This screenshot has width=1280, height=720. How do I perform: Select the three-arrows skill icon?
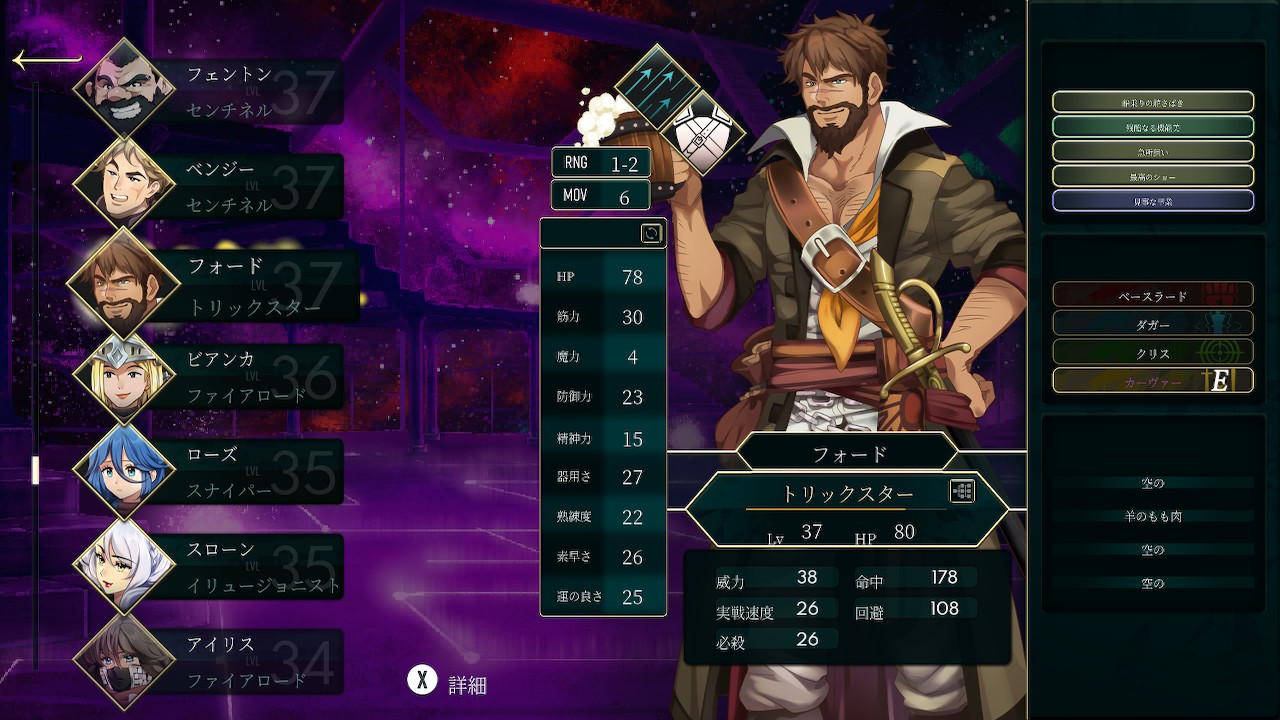[656, 86]
